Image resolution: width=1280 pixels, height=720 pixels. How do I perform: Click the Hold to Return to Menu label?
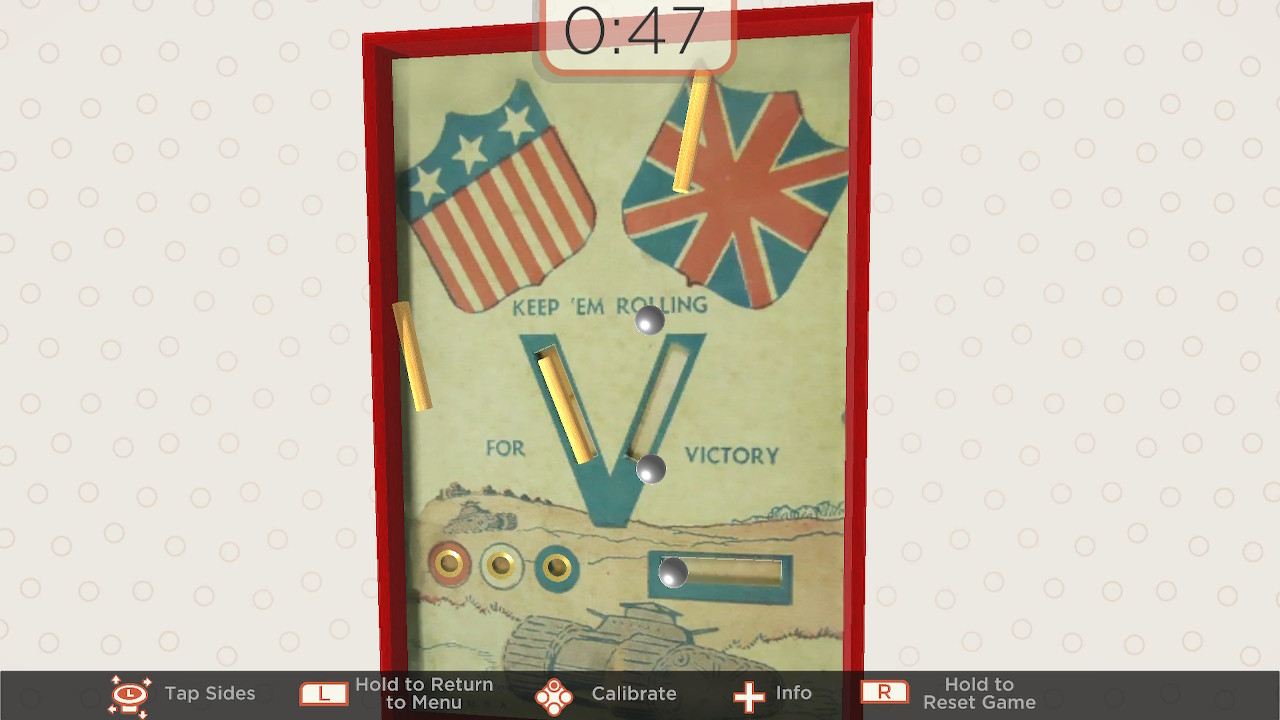(424, 692)
